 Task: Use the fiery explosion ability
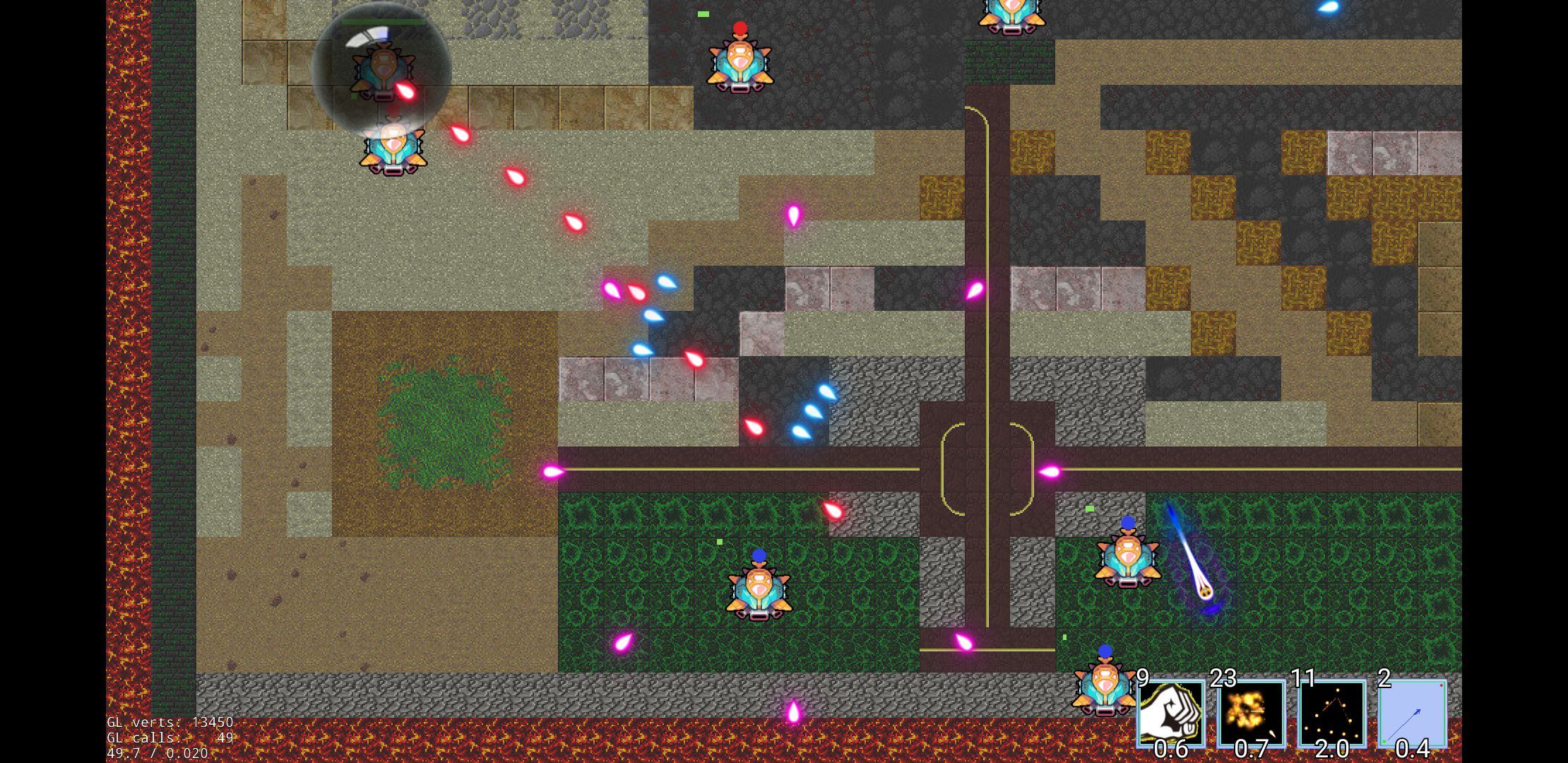1251,713
